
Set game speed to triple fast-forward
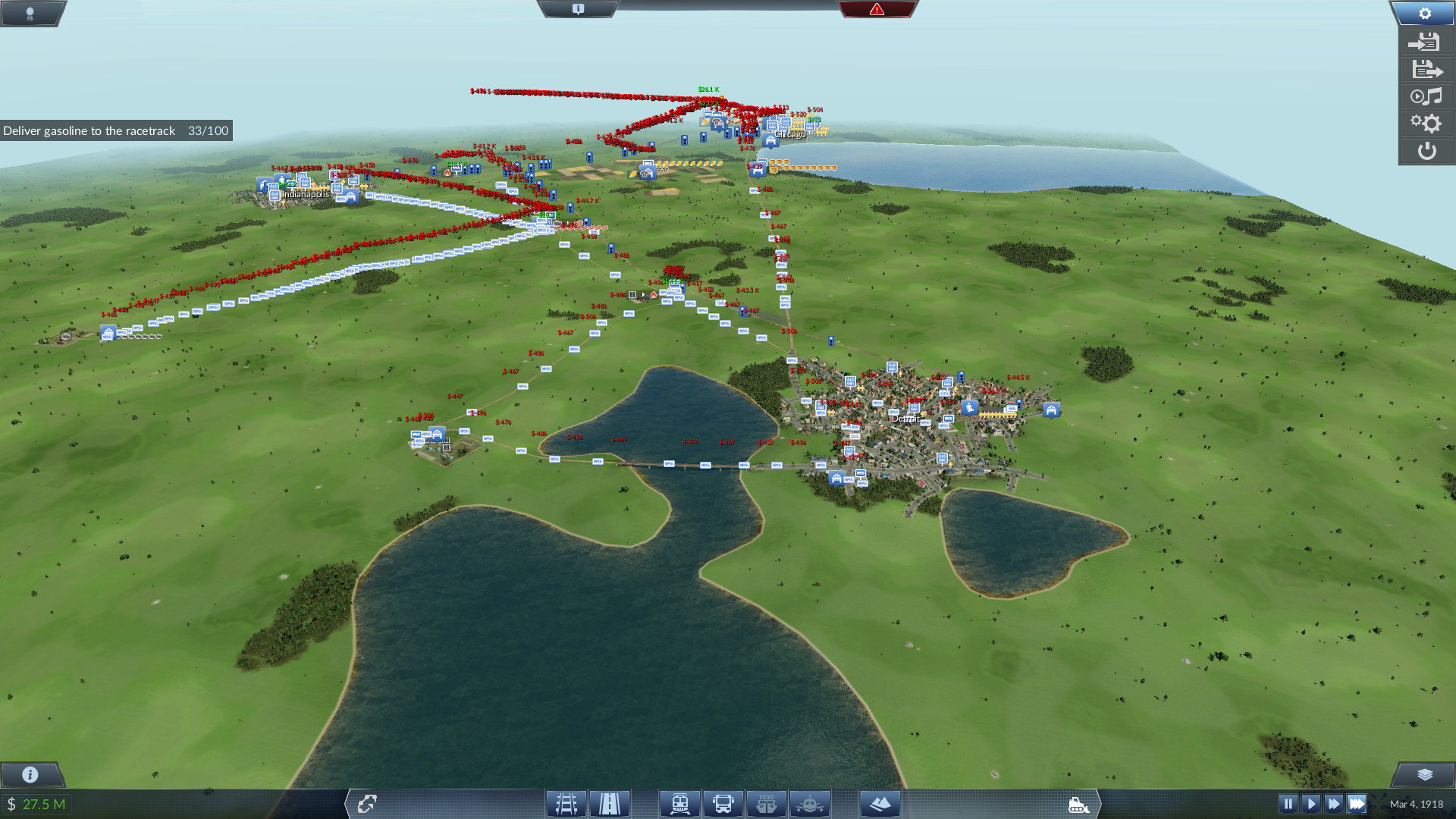(1357, 804)
